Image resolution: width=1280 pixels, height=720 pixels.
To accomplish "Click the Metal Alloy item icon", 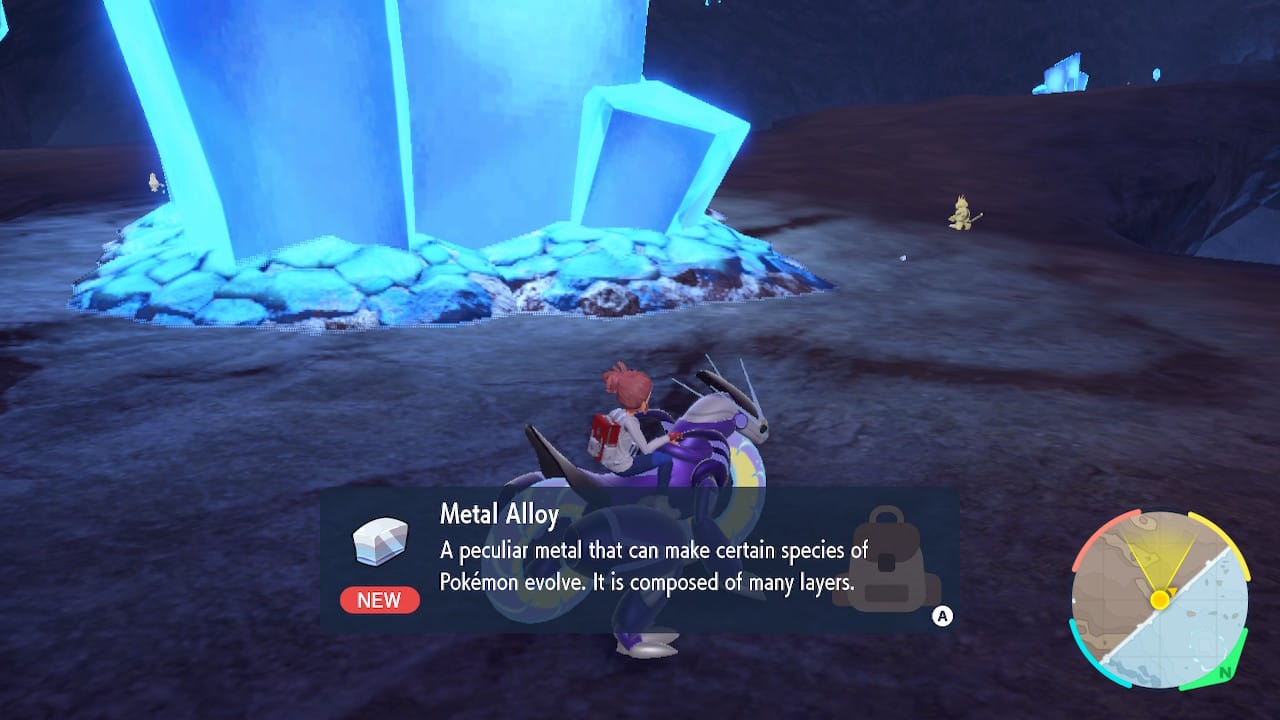I will (378, 540).
